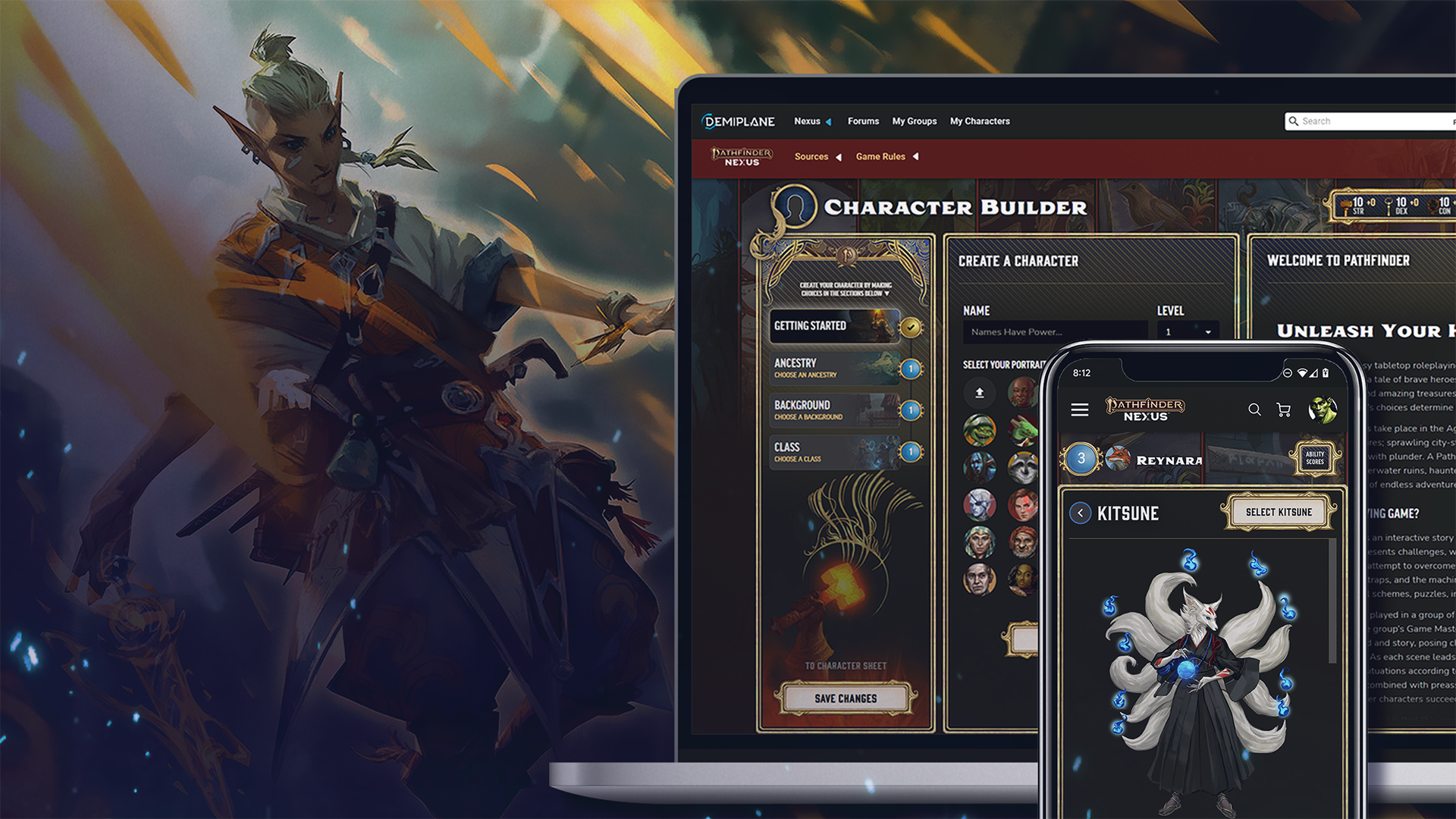This screenshot has width=1456, height=819.
Task: Click the character name field
Action: (1054, 332)
